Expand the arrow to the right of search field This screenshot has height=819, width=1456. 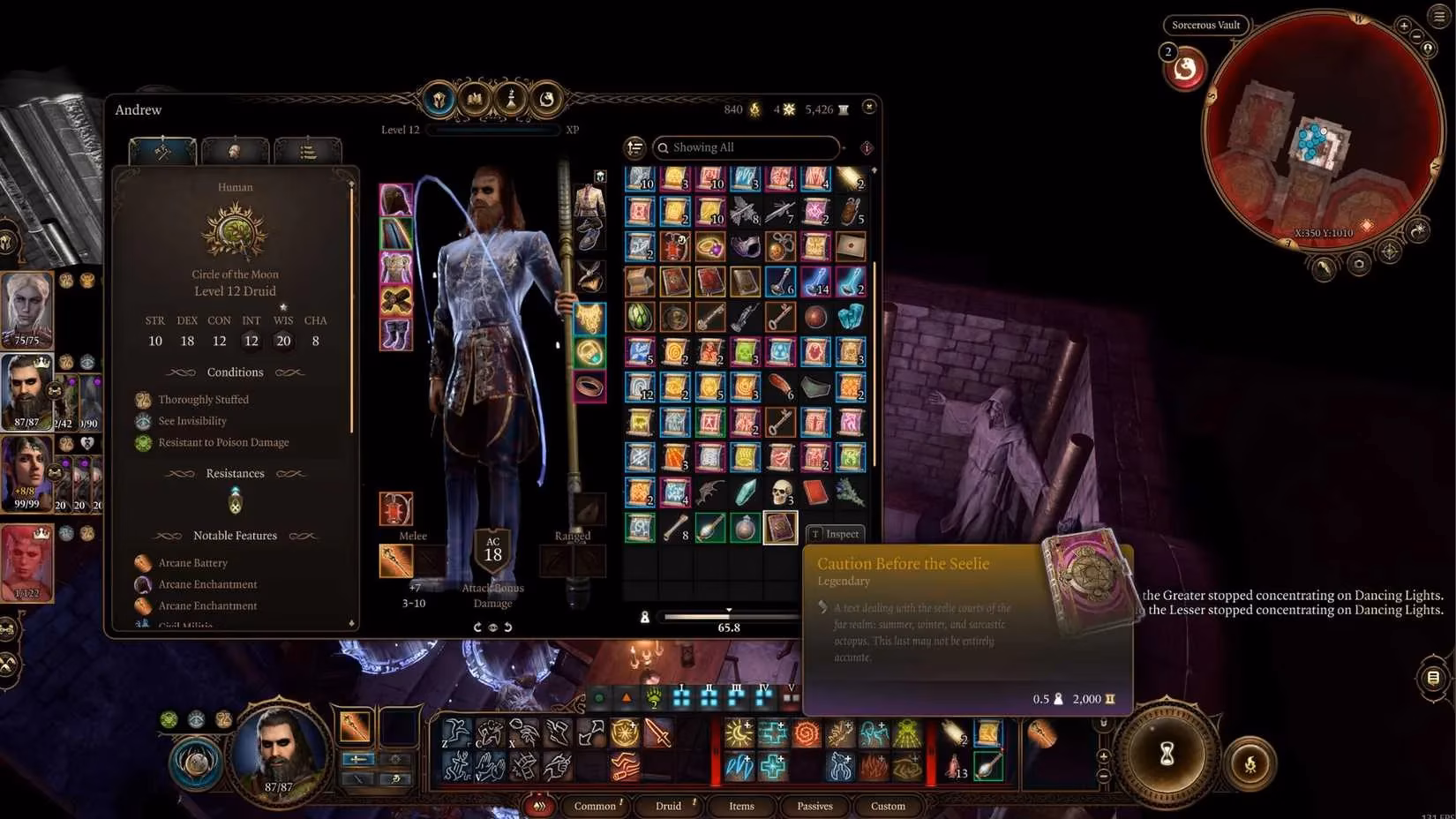point(844,148)
